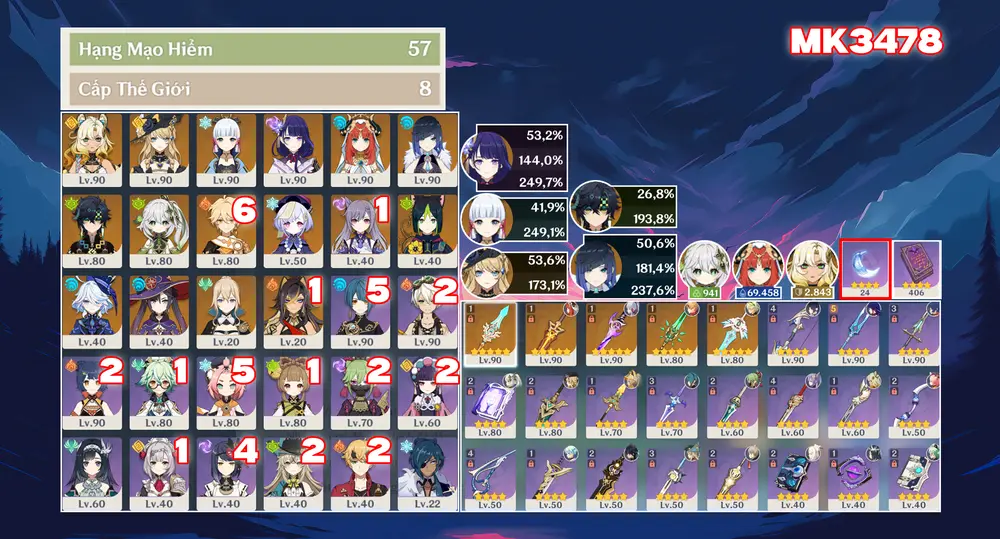
Task: Select Mona's Lv.40 character card
Action: 159,311
